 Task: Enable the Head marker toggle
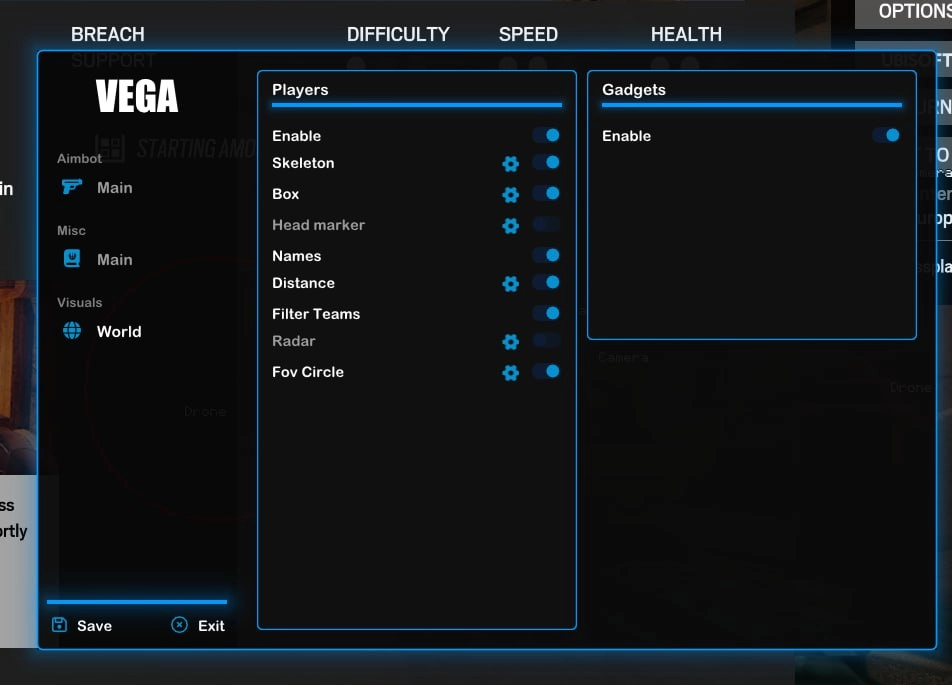coord(546,224)
